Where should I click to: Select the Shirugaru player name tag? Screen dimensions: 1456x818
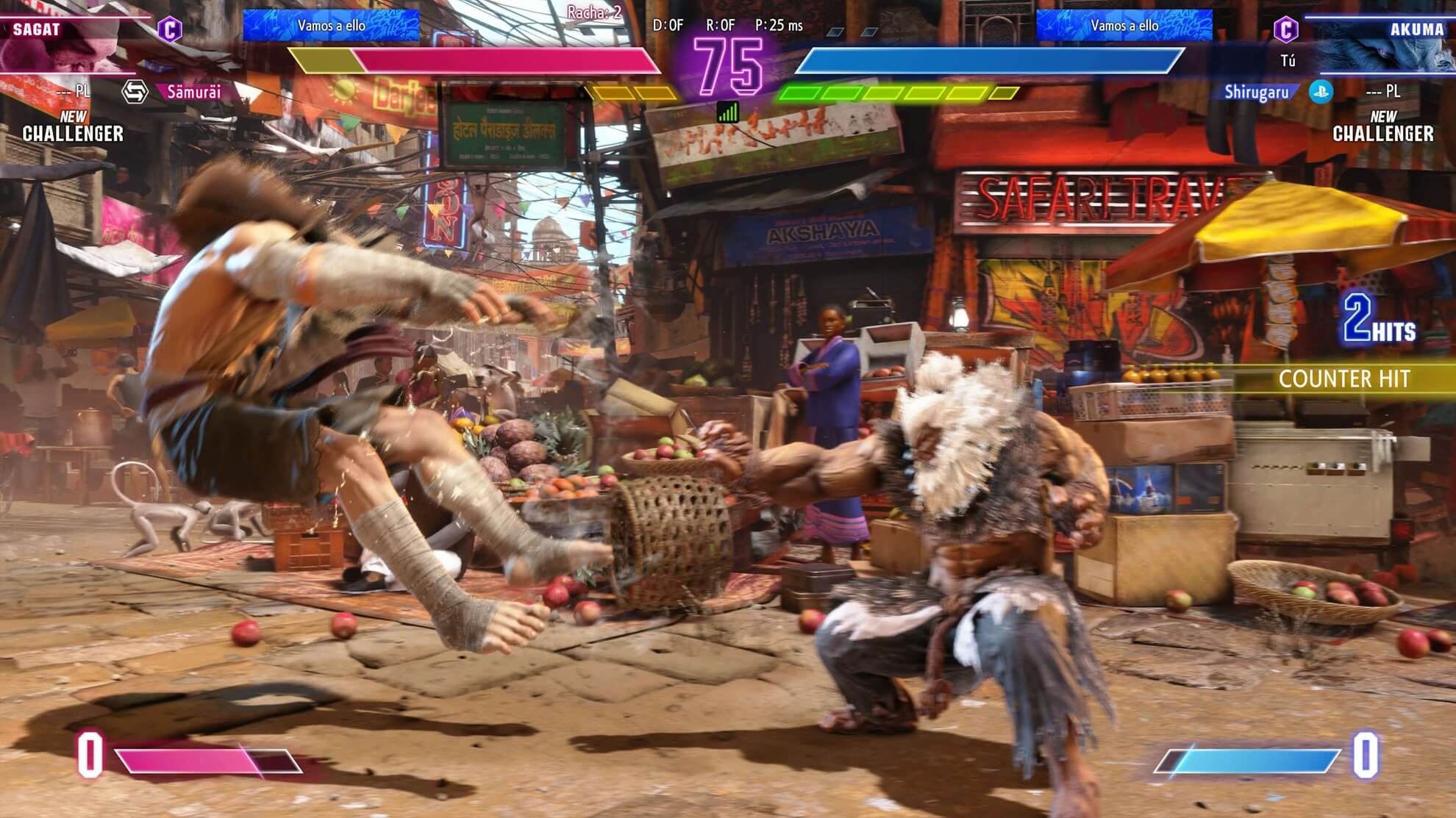click(x=1256, y=92)
